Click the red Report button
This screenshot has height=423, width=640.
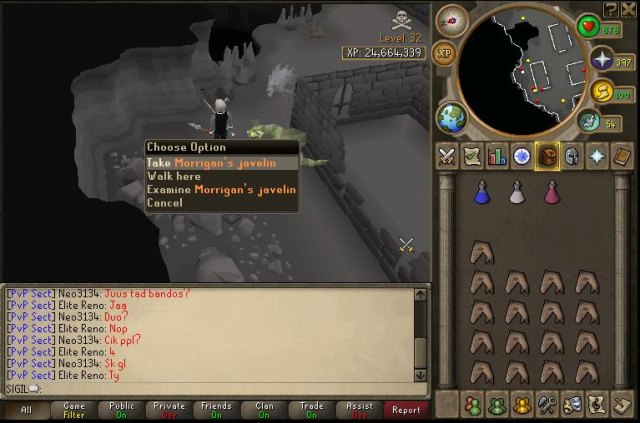pos(406,409)
